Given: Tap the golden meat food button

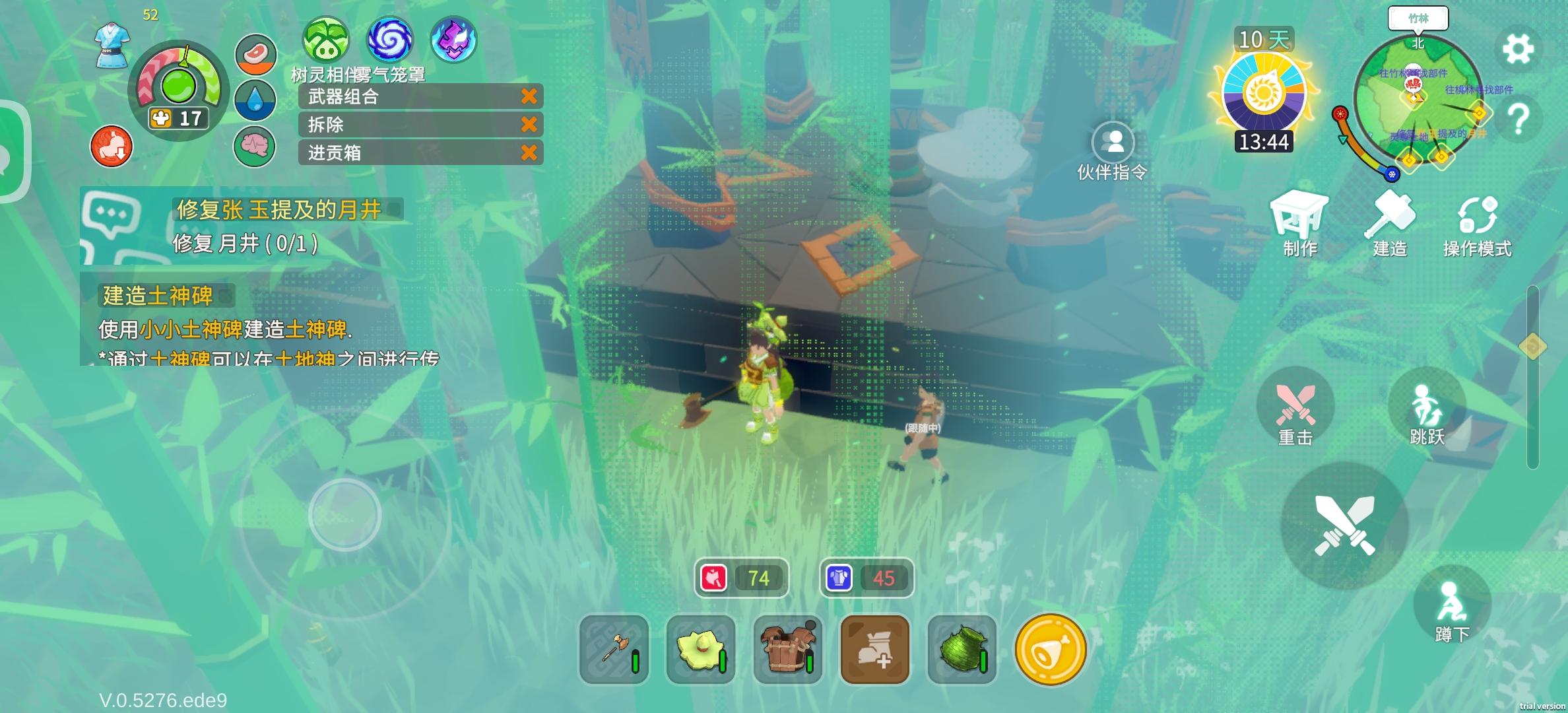Looking at the screenshot, I should [x=1050, y=650].
